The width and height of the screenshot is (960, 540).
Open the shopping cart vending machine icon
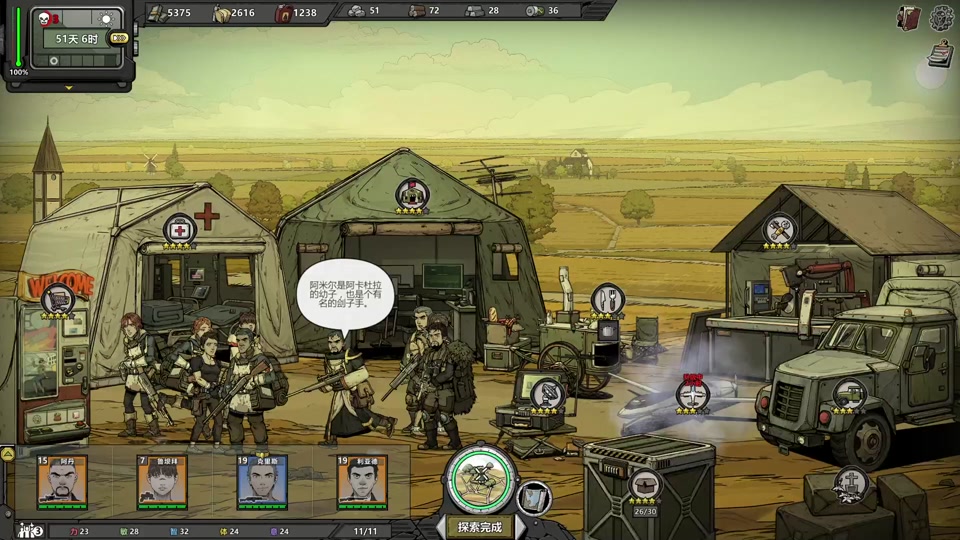coord(58,298)
